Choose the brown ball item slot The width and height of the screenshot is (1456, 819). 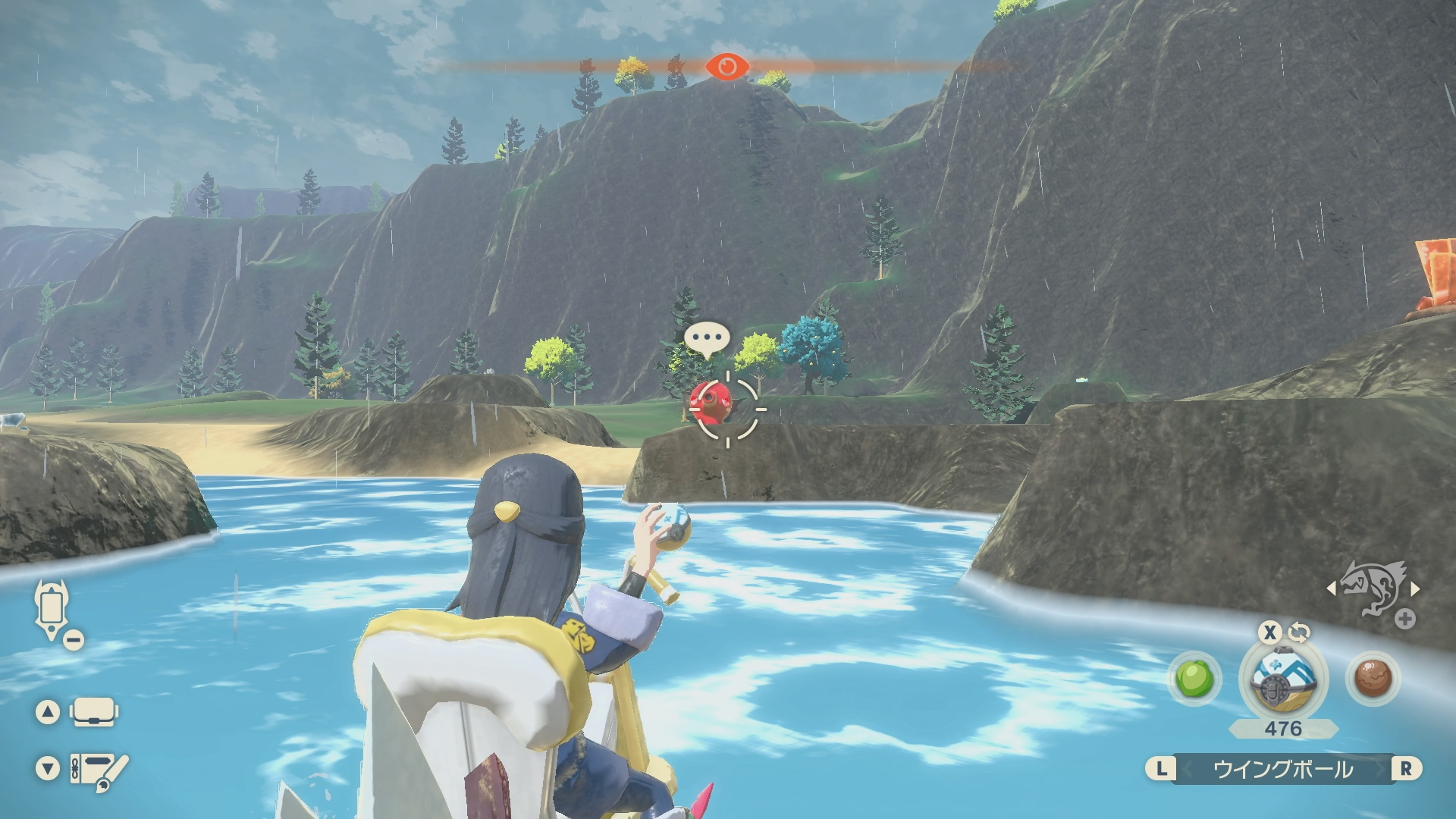(1372, 678)
